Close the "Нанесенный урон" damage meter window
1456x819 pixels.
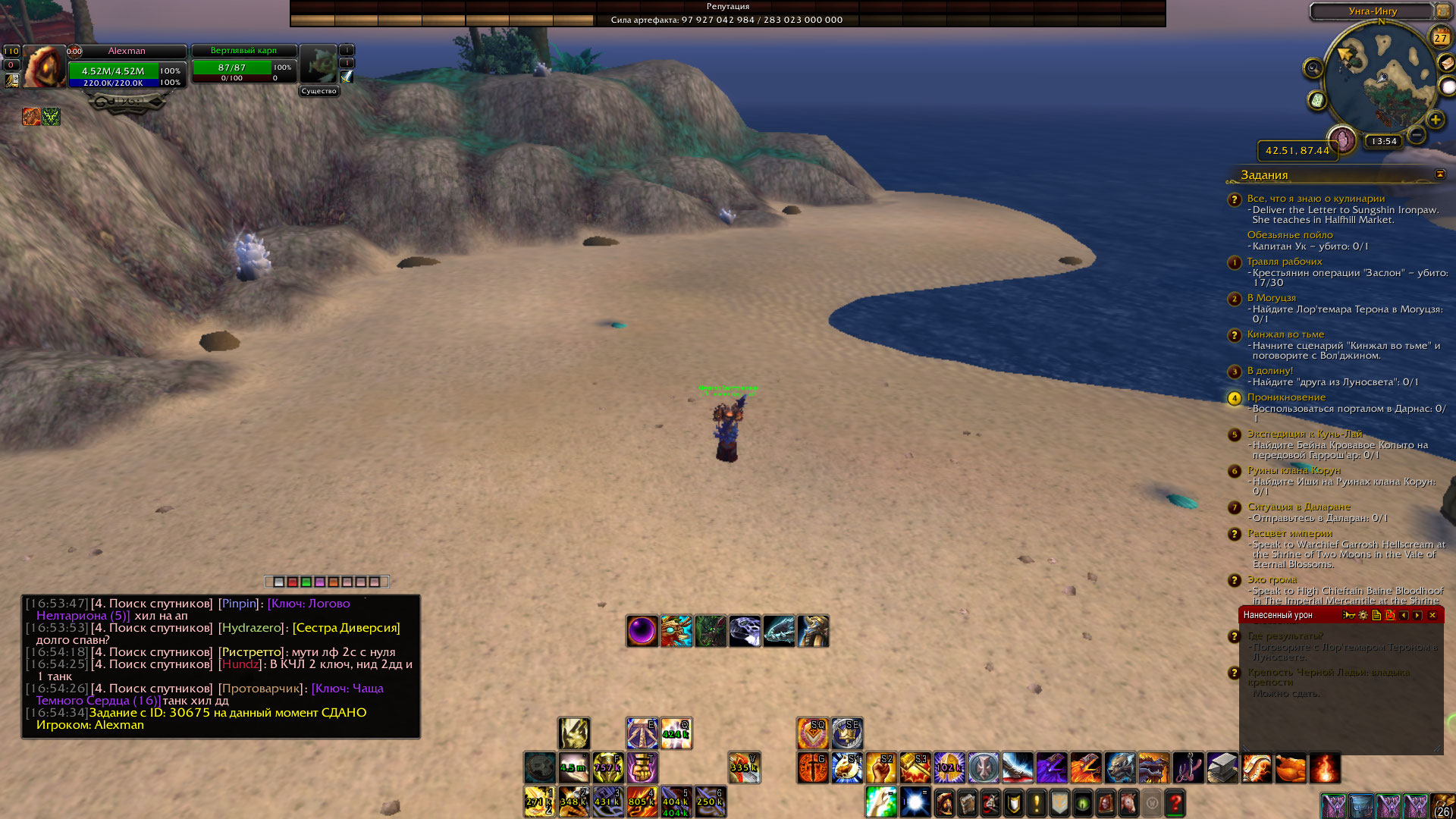pyautogui.click(x=1432, y=615)
